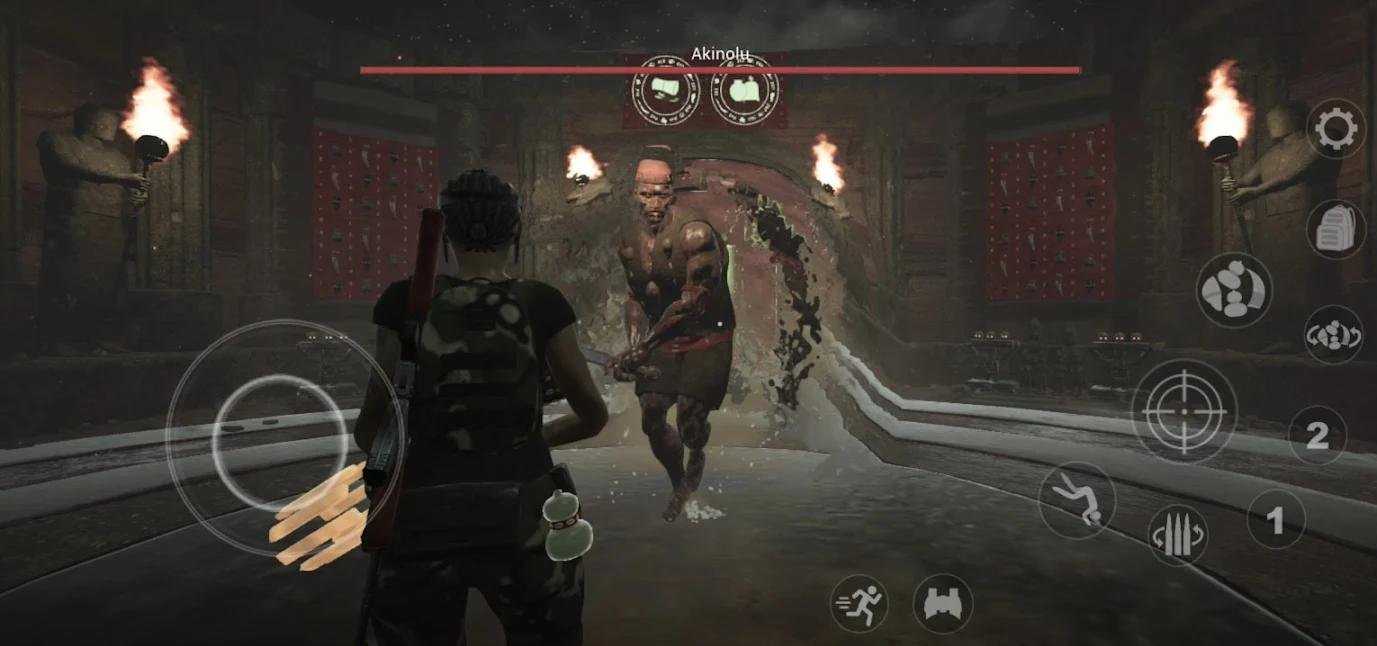Screen dimensions: 1377x646
Task: Toggle aim-down-sights with the iron sights button
Action: (943, 603)
